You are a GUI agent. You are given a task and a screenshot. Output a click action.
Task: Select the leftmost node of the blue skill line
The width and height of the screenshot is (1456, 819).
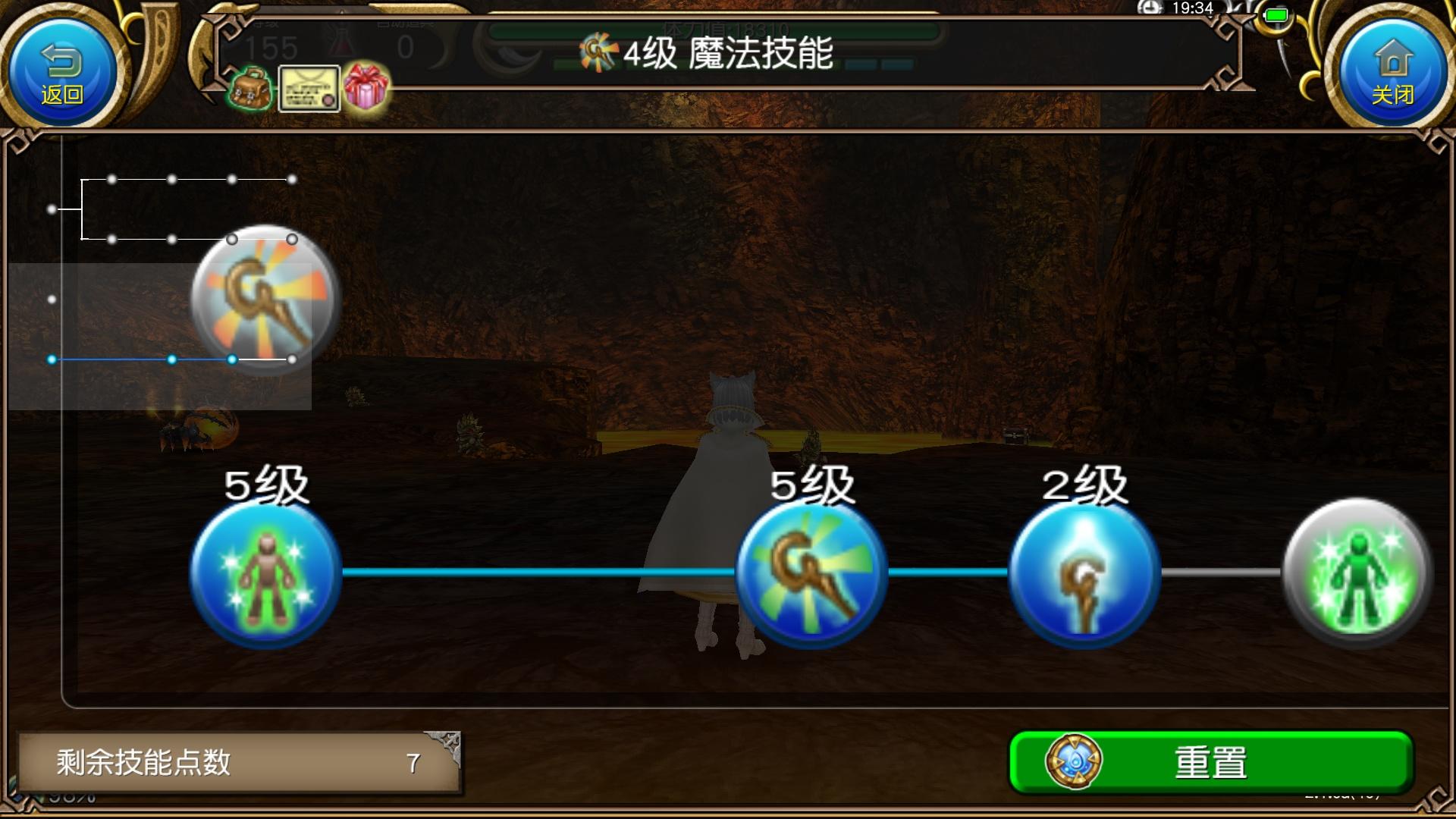coord(52,359)
